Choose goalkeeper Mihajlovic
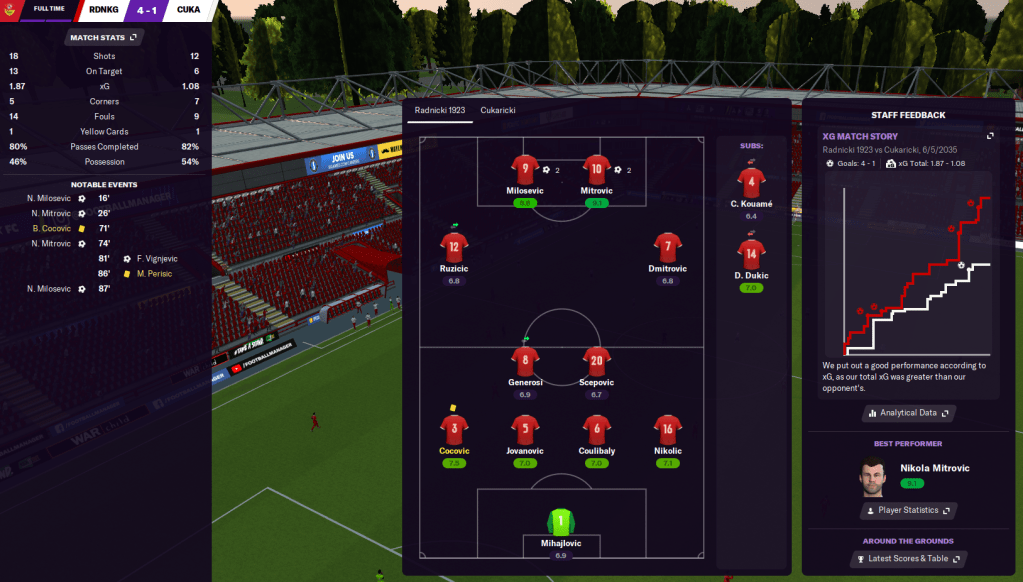1023x582 pixels. (x=560, y=522)
